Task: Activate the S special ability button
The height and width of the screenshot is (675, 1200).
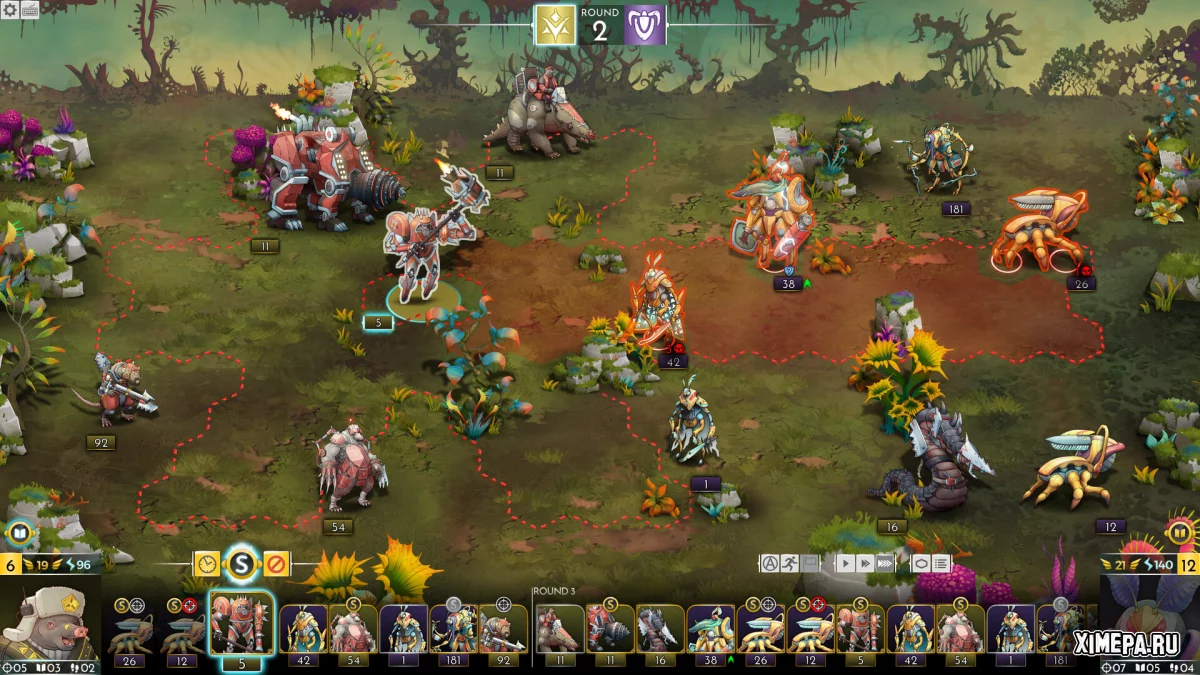Action: click(x=241, y=565)
